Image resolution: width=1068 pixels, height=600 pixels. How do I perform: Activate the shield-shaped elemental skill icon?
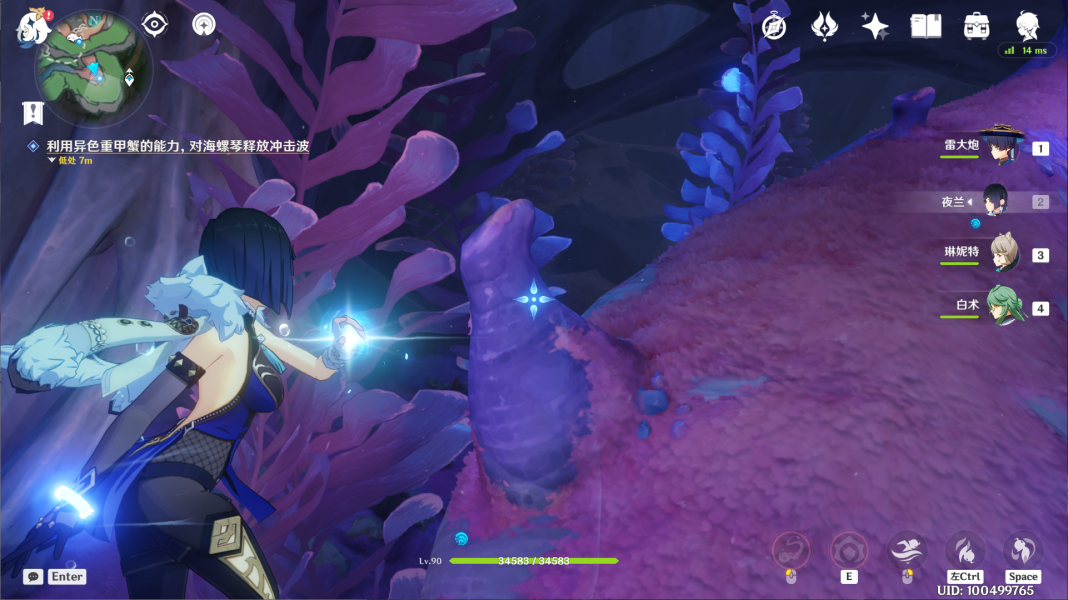coord(849,550)
